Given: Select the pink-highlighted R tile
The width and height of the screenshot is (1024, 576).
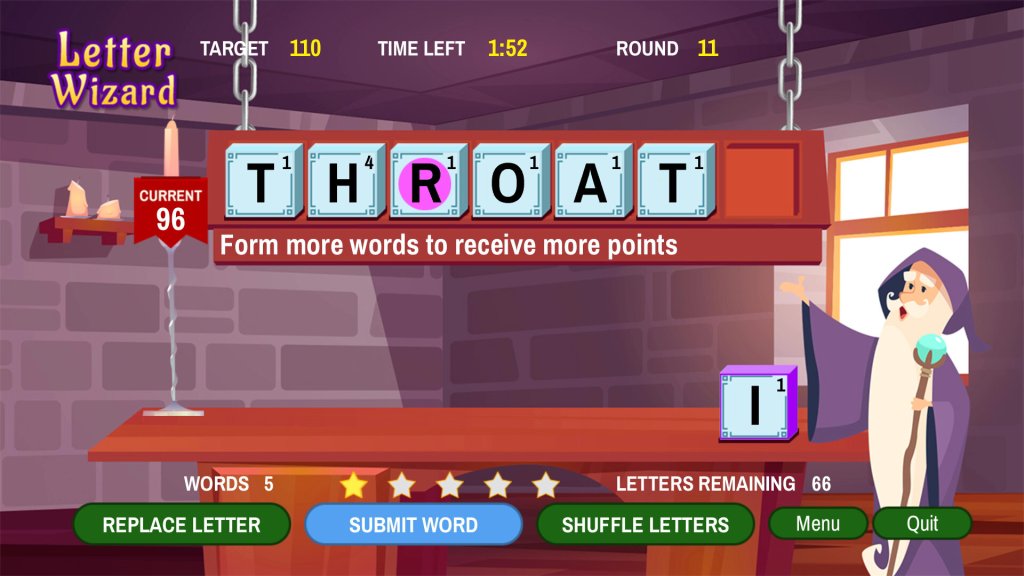Looking at the screenshot, I should (426, 182).
